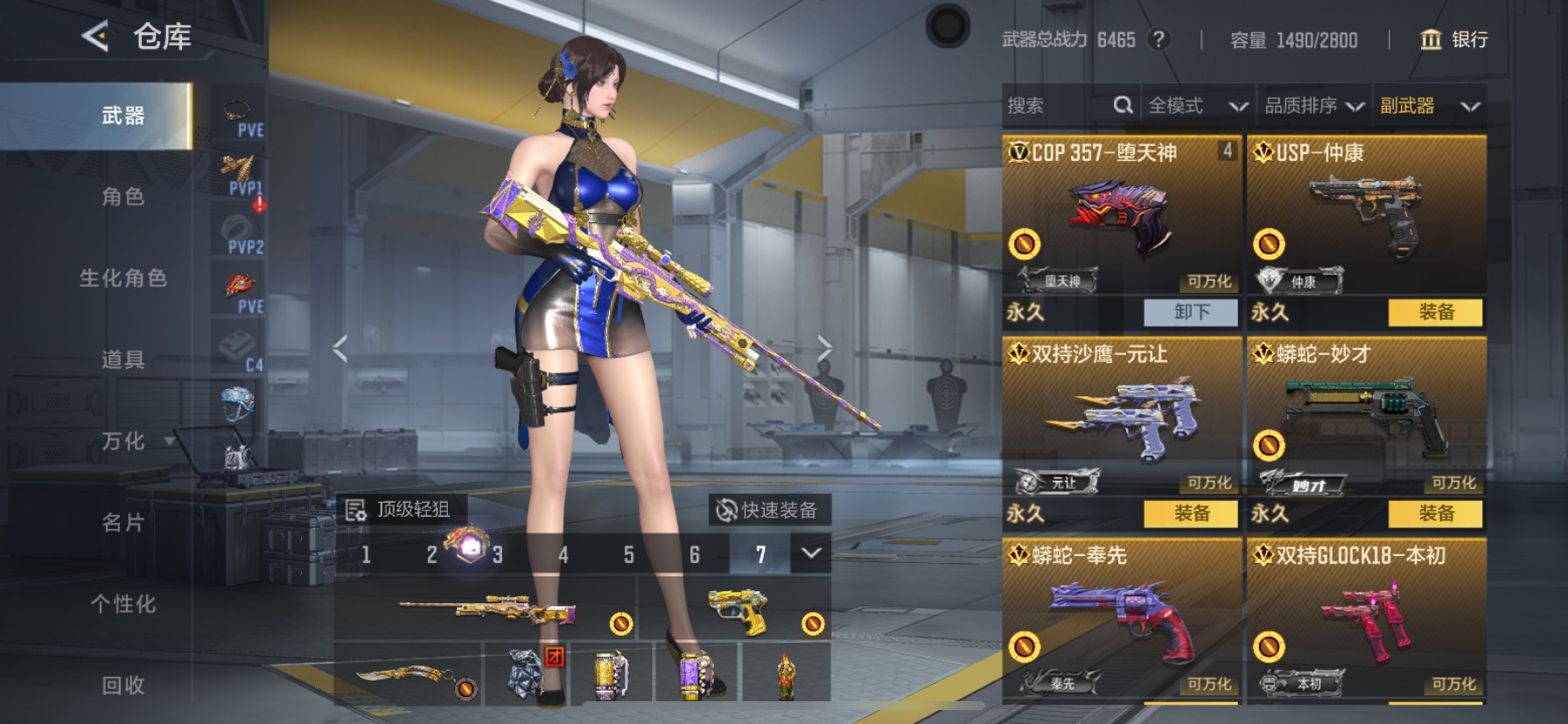Click the search magnifier icon
This screenshot has height=724, width=1568.
click(x=1123, y=105)
